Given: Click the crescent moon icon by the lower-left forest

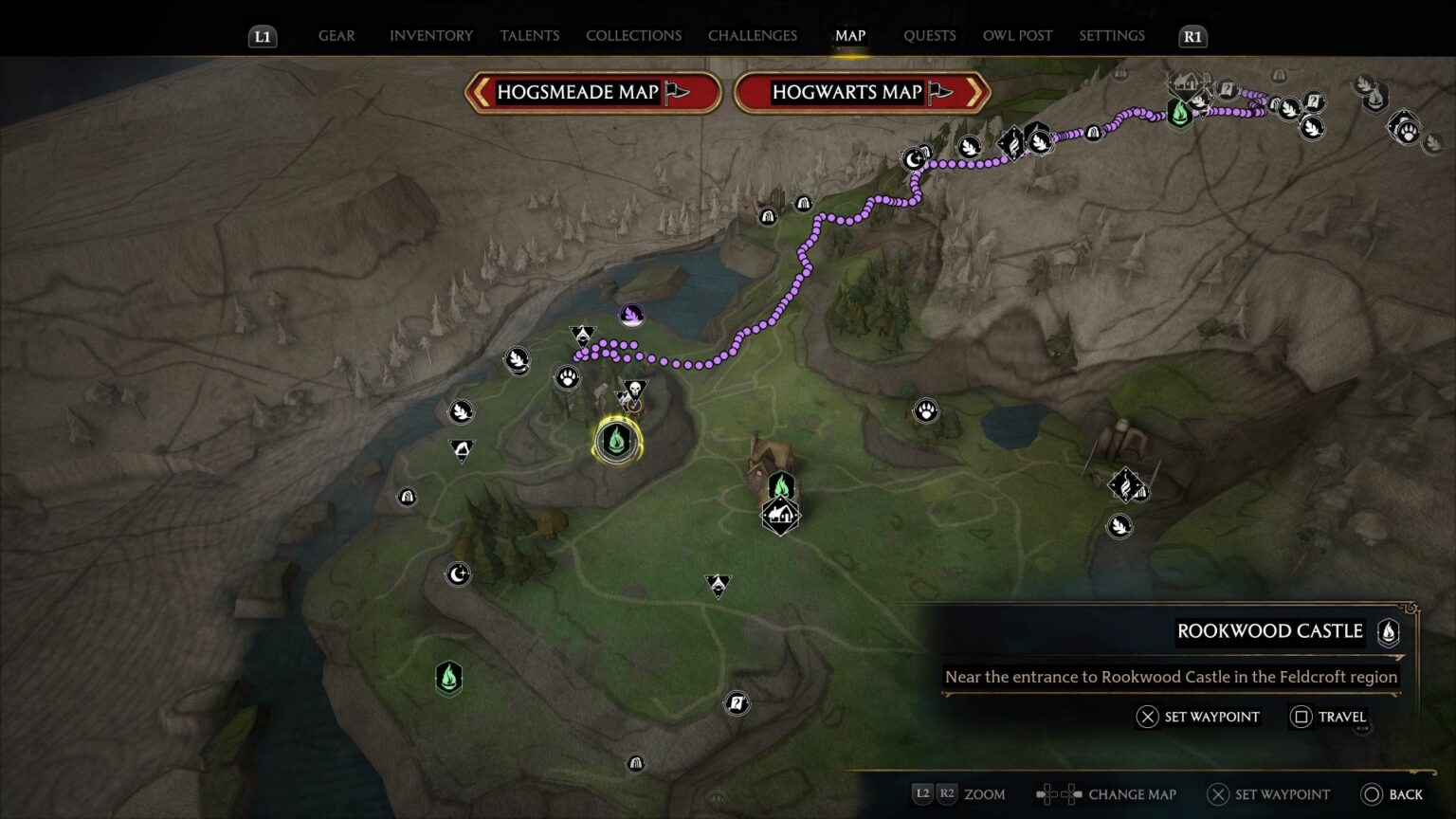Looking at the screenshot, I should click(458, 573).
